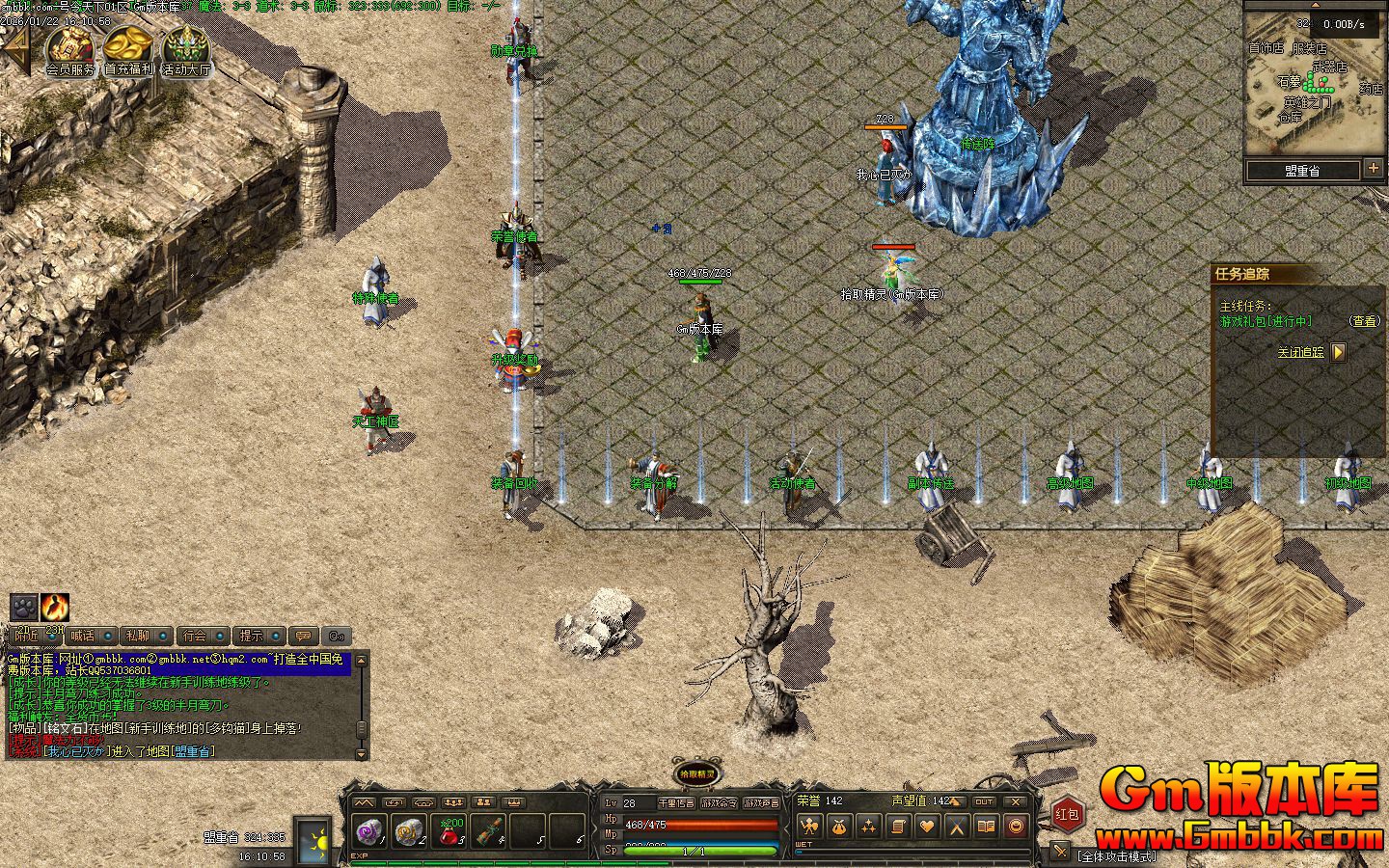Click the 红包 red envelope button
1389x868 pixels.
(x=1067, y=814)
